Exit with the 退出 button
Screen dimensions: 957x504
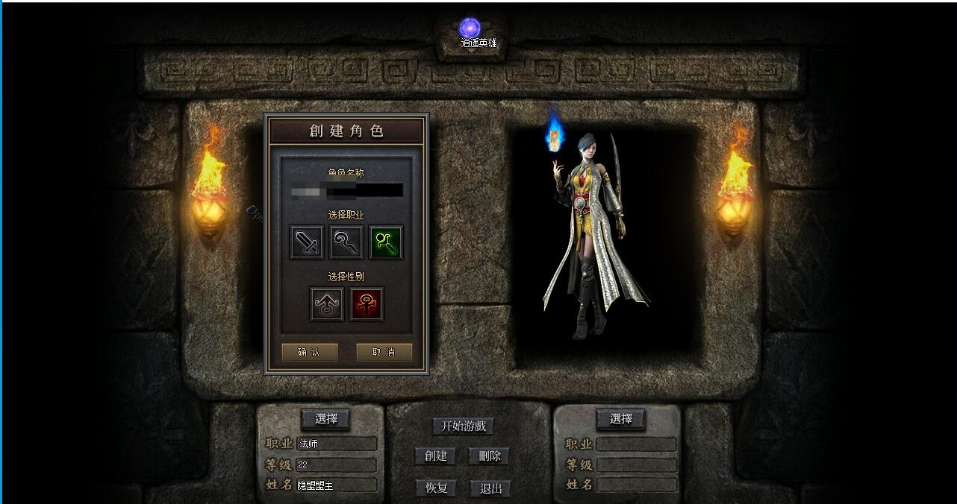[489, 488]
